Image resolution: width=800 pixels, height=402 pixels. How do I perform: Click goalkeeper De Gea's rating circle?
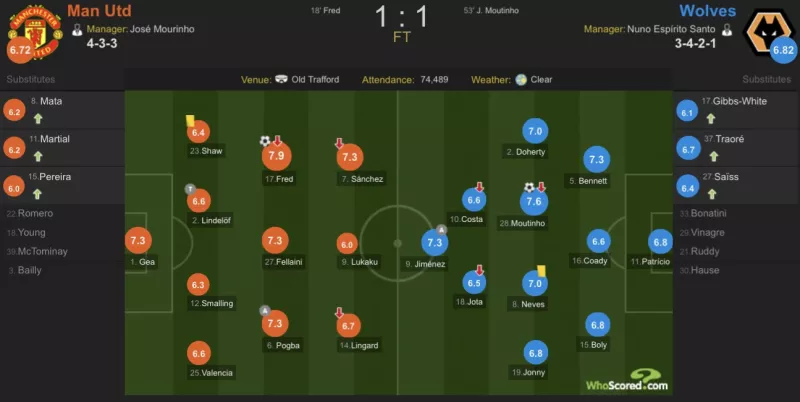(x=138, y=240)
